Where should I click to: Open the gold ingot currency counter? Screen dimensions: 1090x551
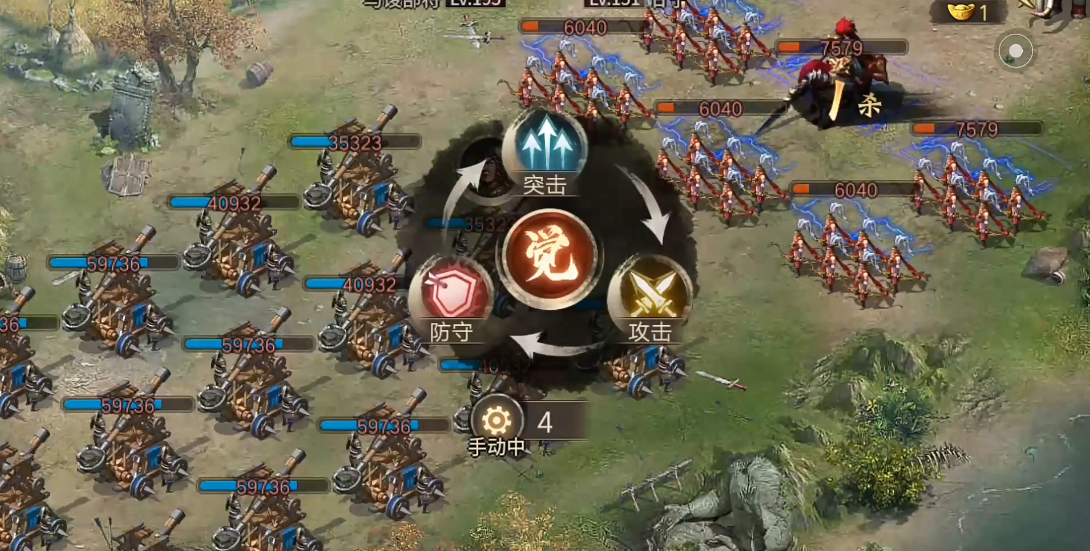(x=969, y=12)
